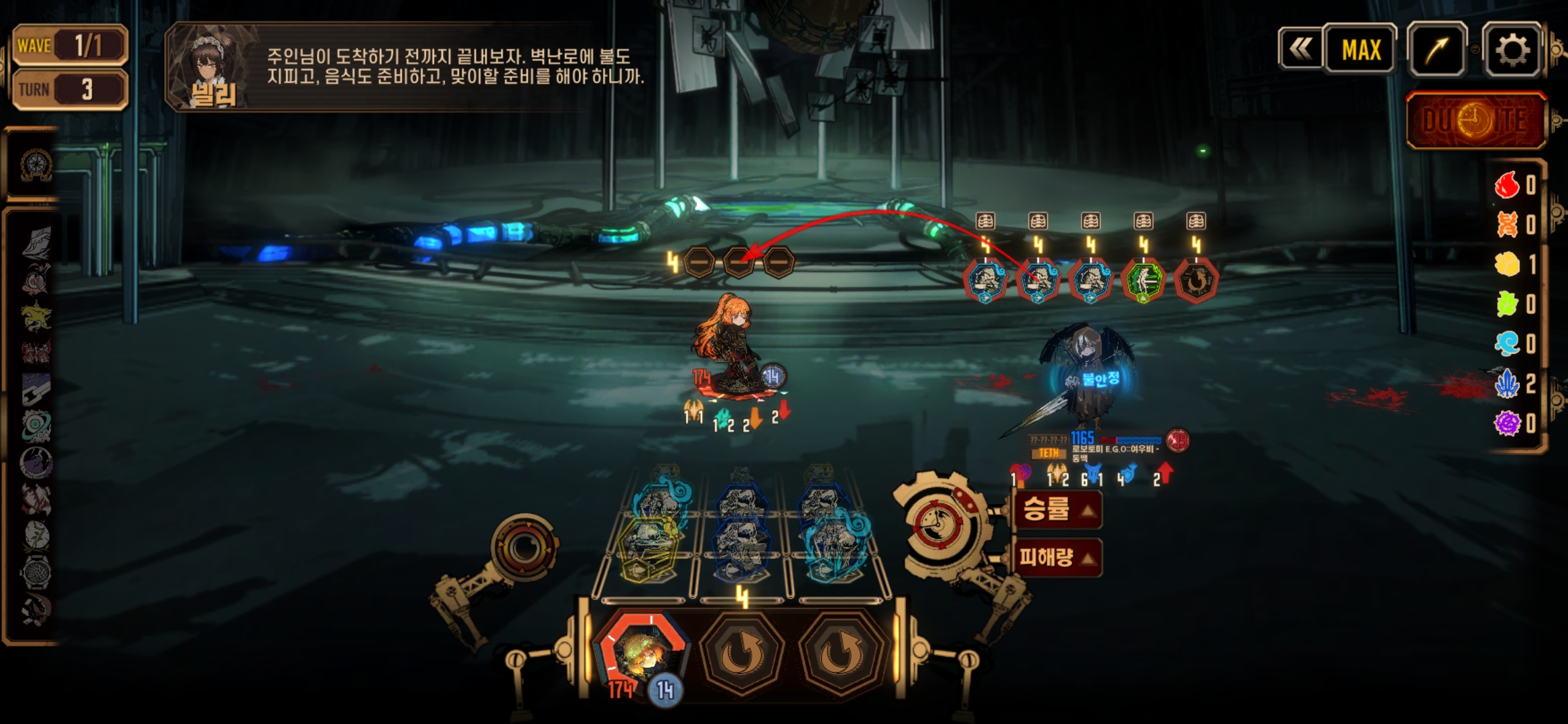This screenshot has width=1568, height=724.
Task: Click the round bronze gear dial on the left arm
Action: coord(524,548)
